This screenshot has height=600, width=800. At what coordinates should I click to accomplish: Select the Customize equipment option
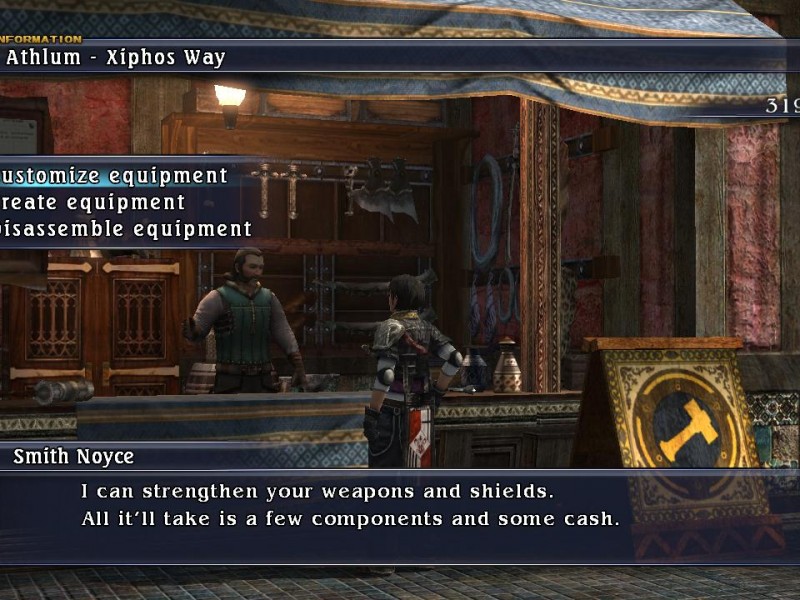pos(115,176)
